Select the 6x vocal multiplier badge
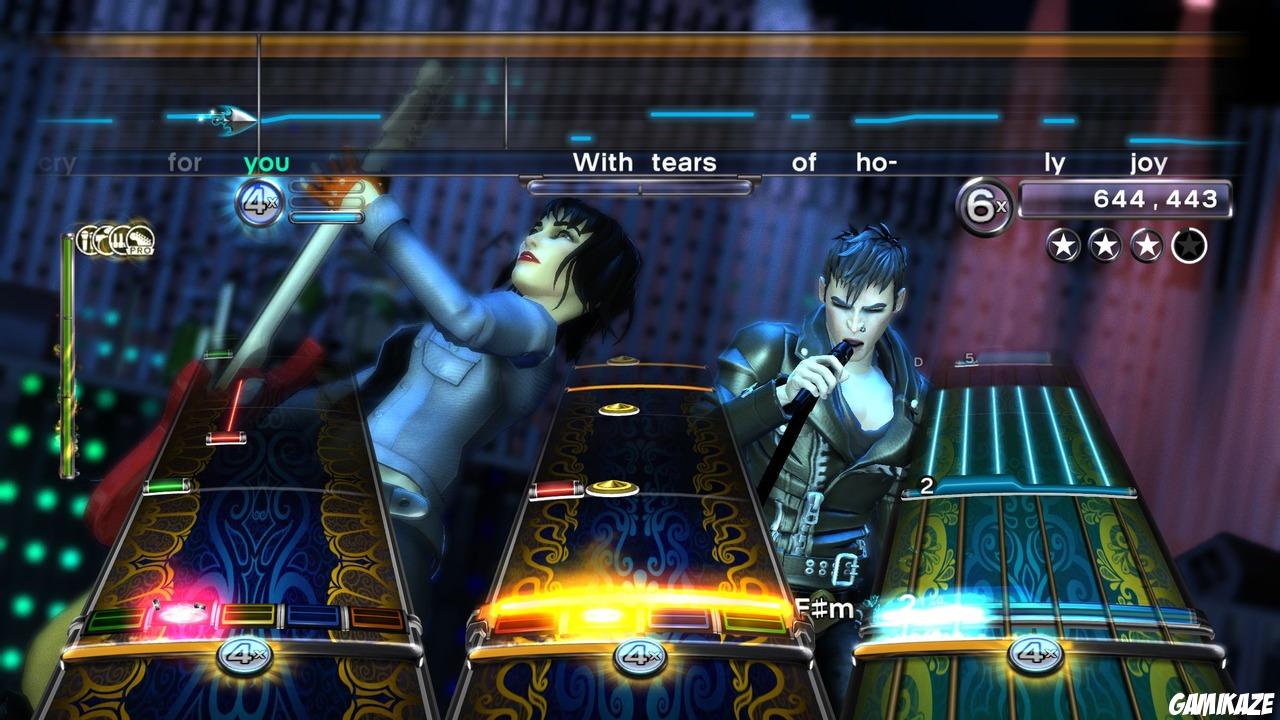This screenshot has width=1280, height=720. (985, 202)
